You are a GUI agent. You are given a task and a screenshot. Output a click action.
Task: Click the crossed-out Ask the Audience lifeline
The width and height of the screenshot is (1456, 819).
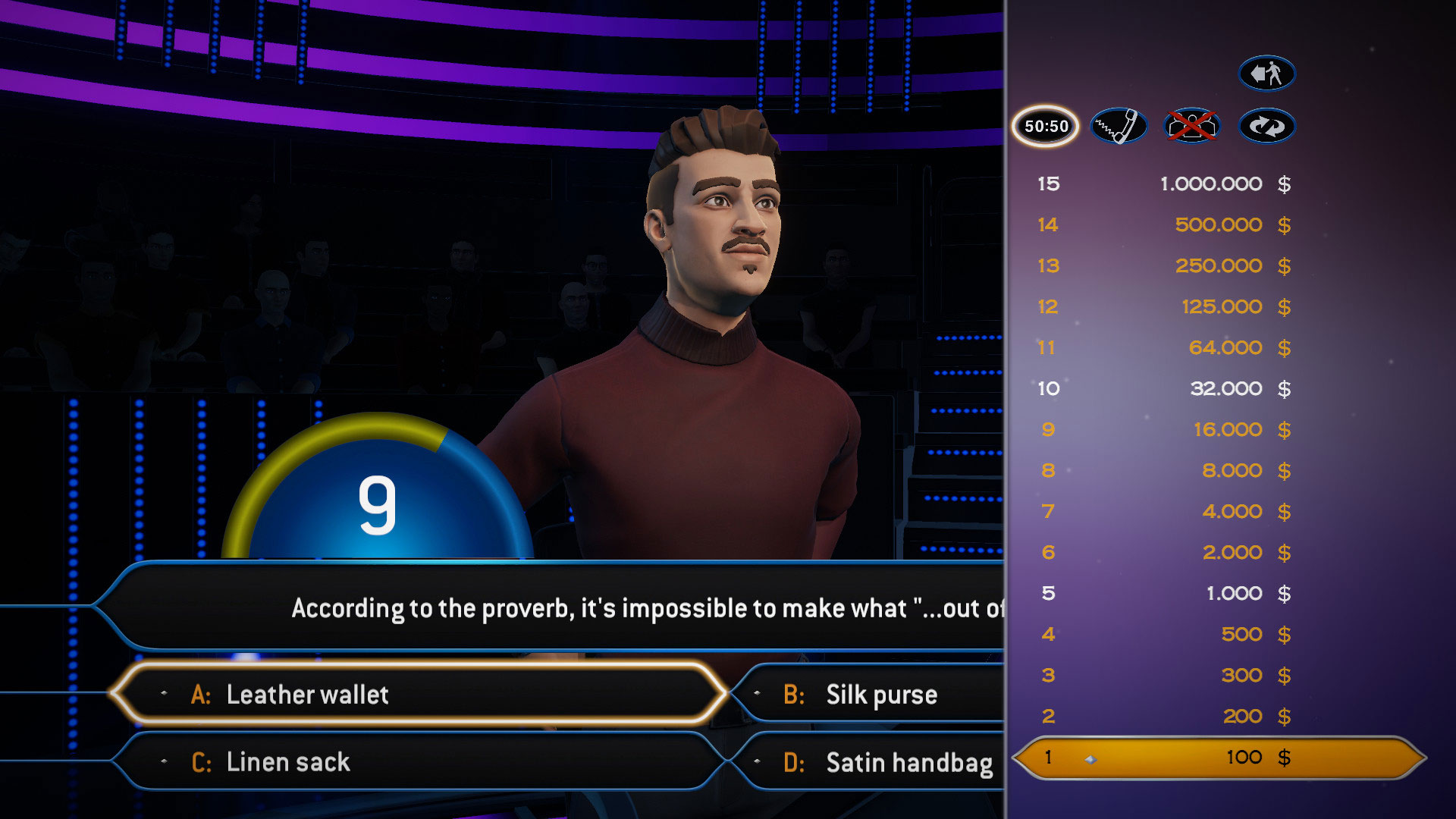pyautogui.click(x=1192, y=126)
